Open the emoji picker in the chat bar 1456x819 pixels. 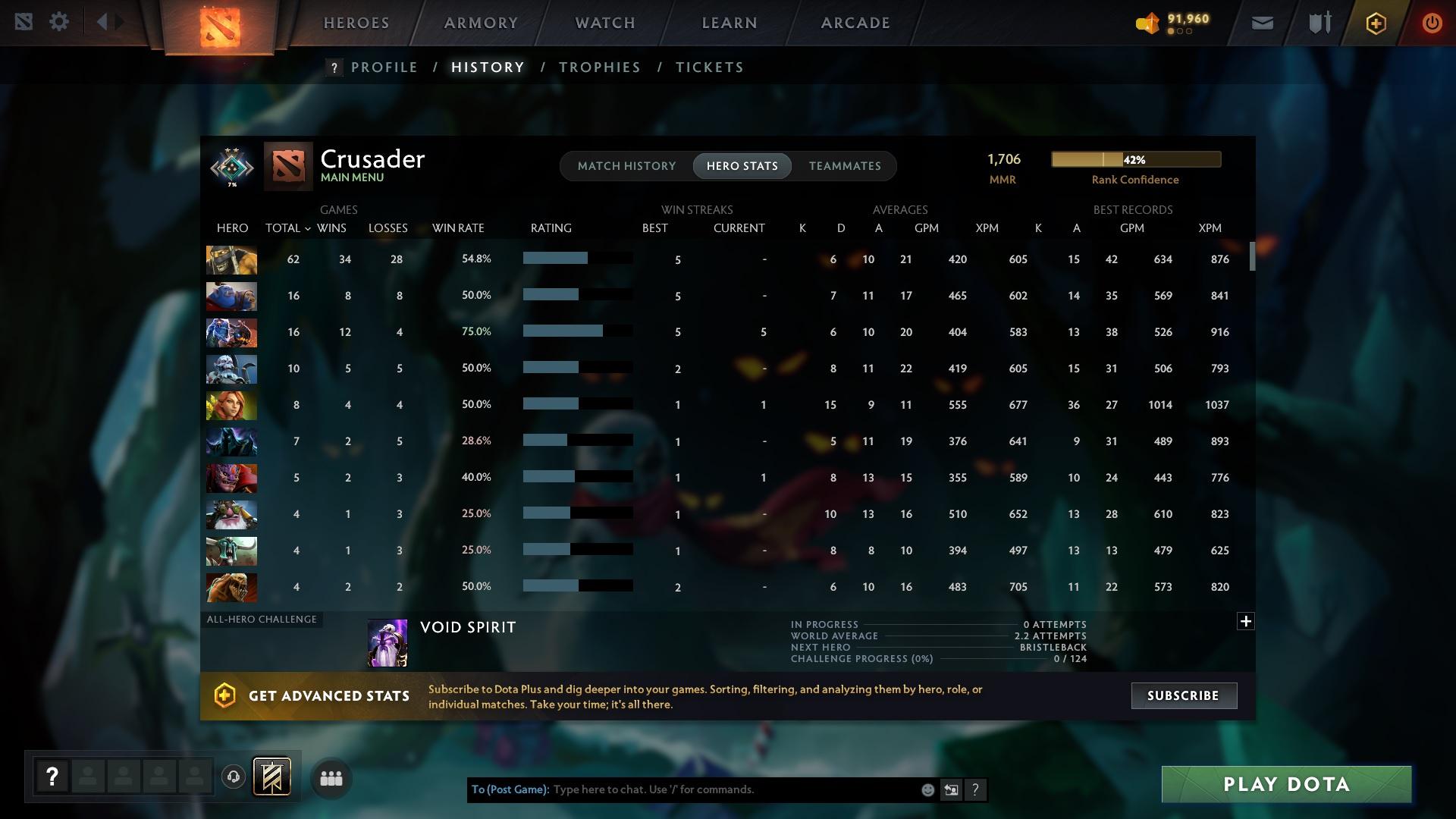tap(927, 789)
